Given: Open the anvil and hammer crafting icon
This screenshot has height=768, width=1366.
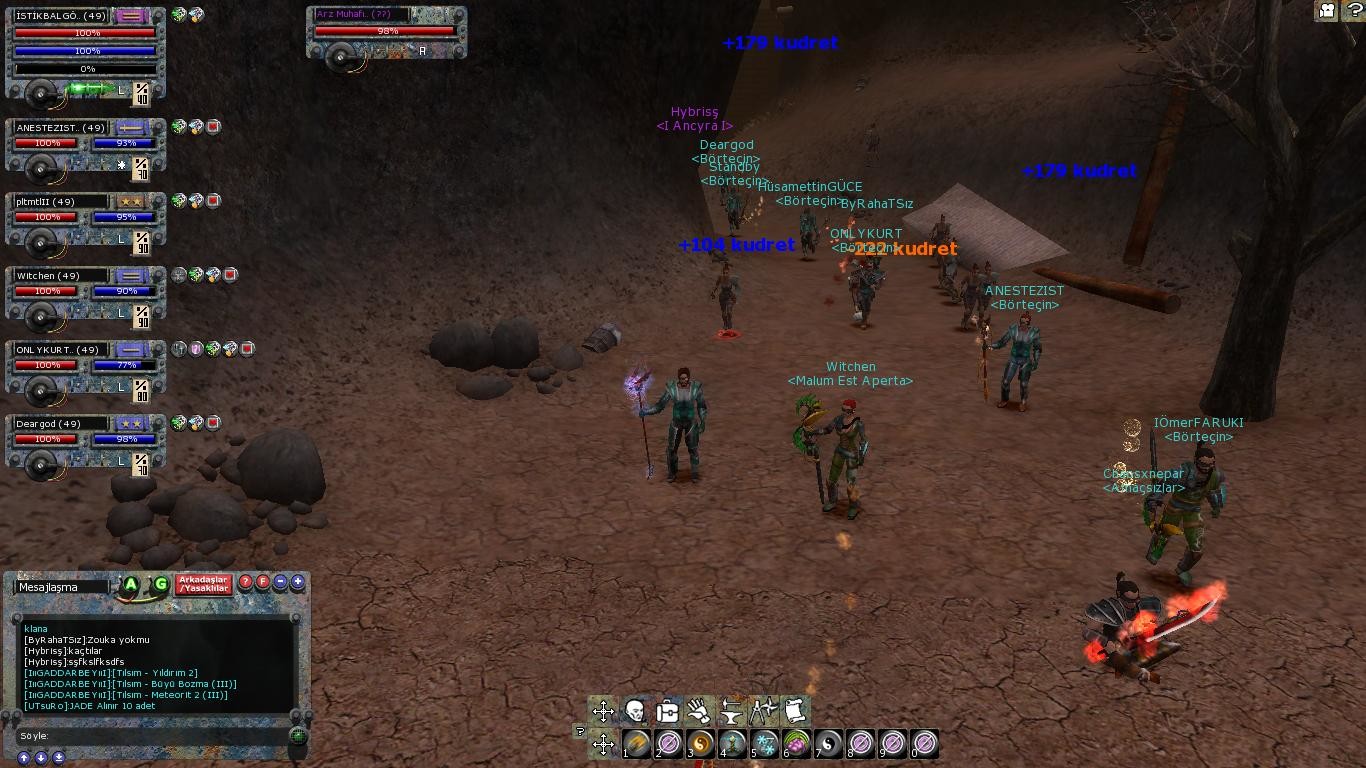Looking at the screenshot, I should (731, 711).
